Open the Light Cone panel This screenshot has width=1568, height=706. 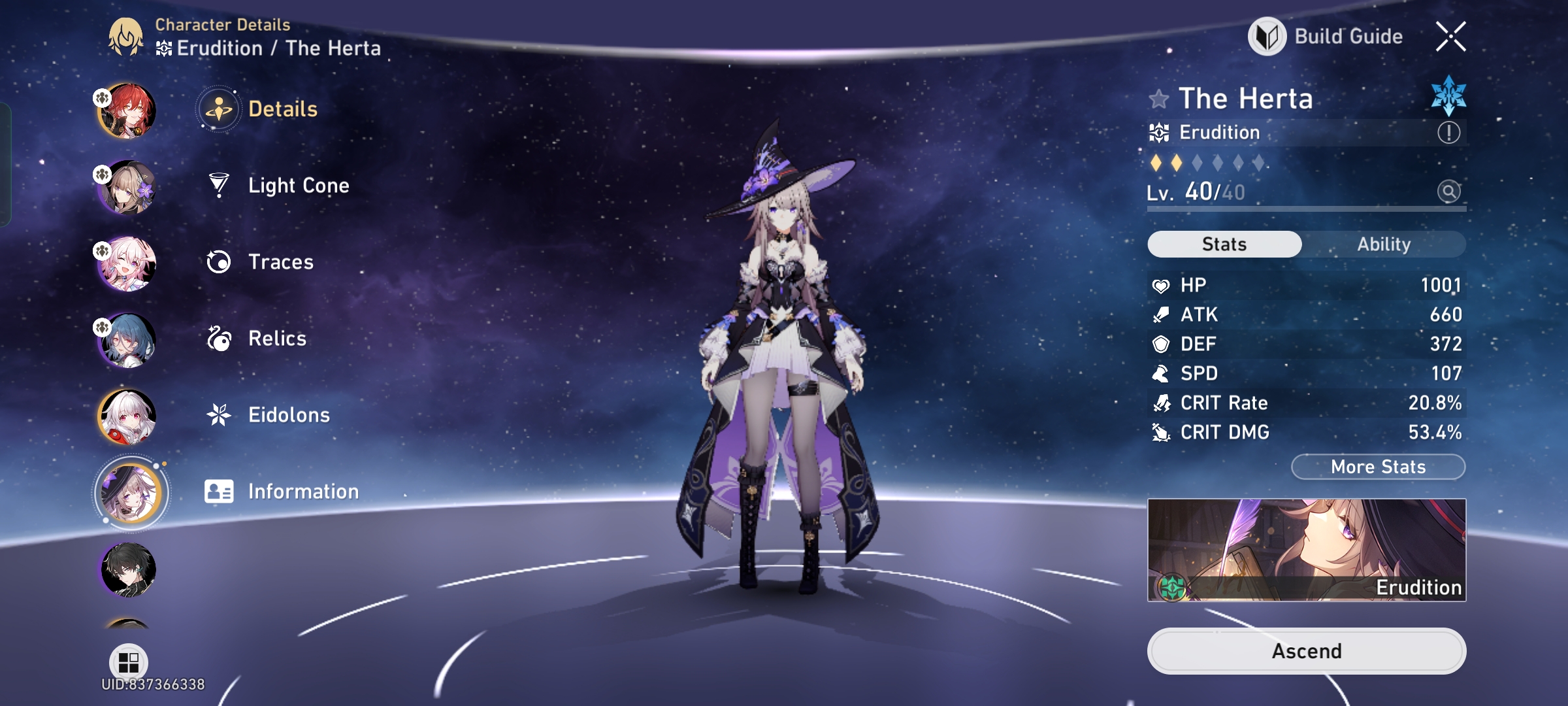[298, 185]
